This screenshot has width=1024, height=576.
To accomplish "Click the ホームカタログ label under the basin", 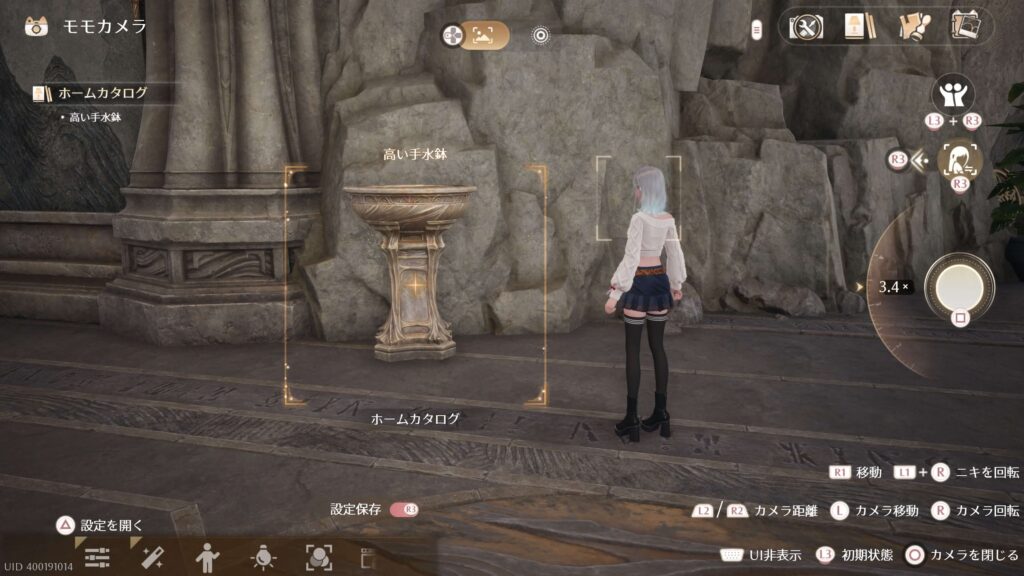I will tap(415, 419).
